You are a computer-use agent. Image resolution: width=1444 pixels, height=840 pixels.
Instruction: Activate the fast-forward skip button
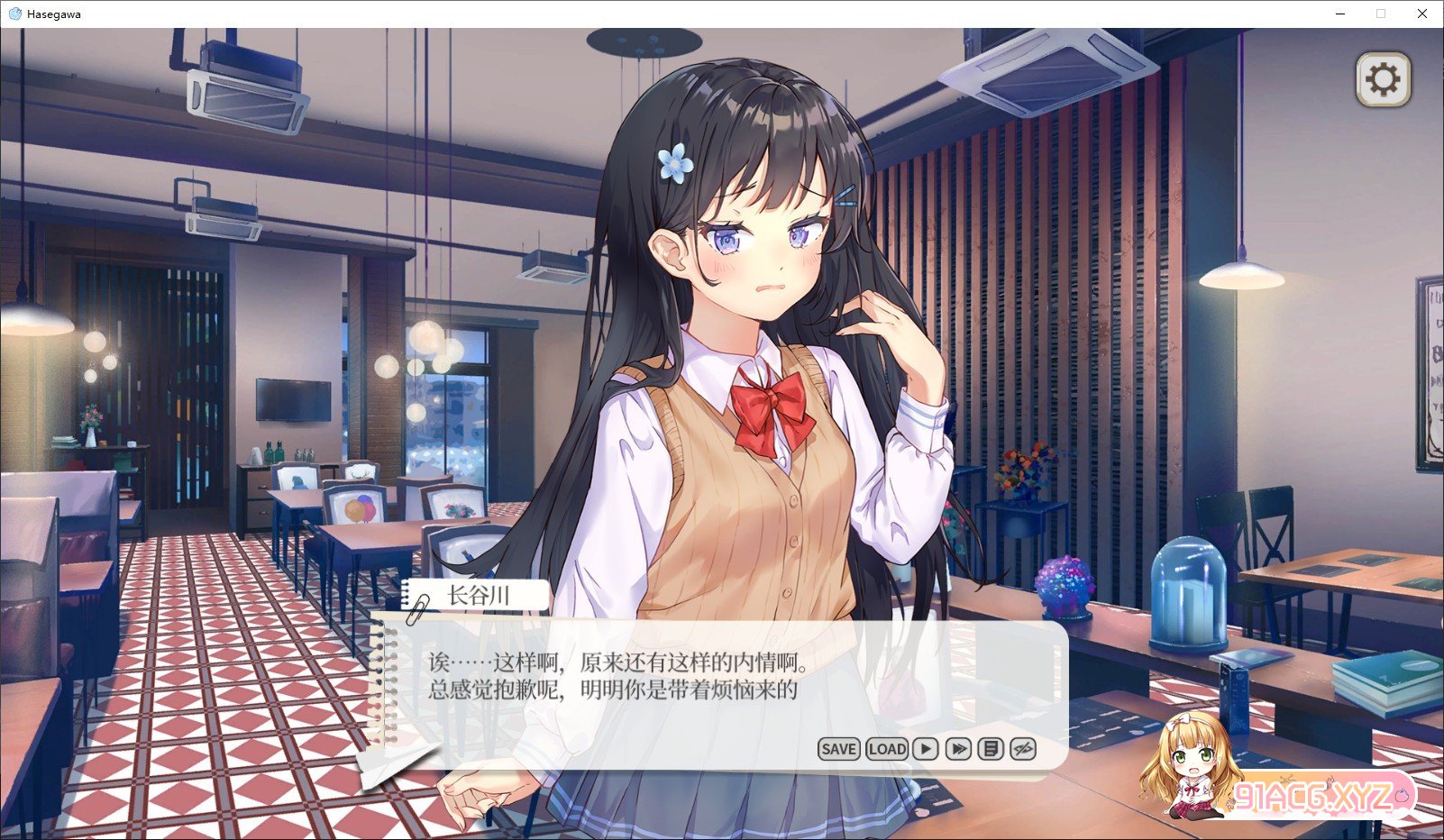958,749
